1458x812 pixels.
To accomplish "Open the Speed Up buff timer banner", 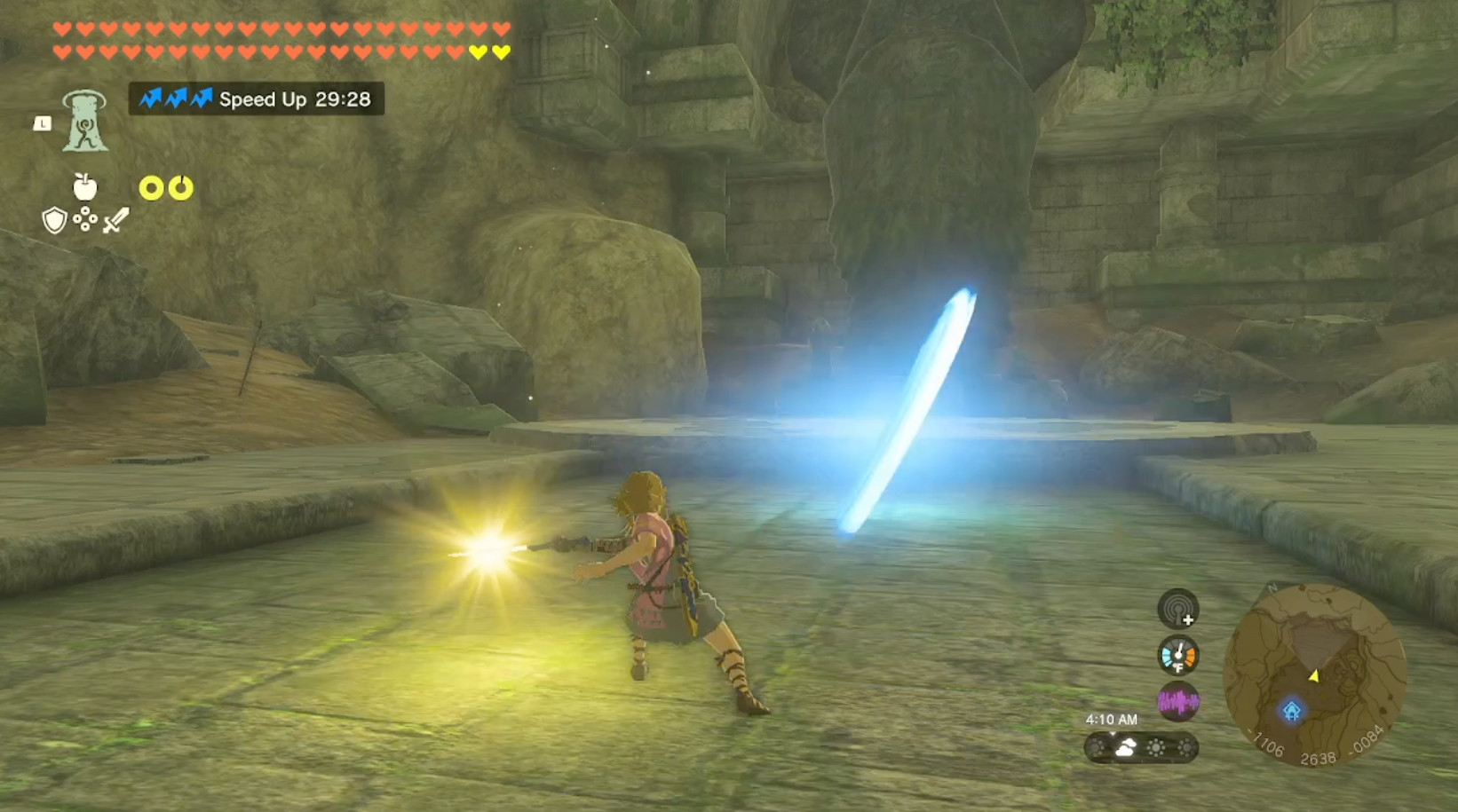I will pos(256,99).
